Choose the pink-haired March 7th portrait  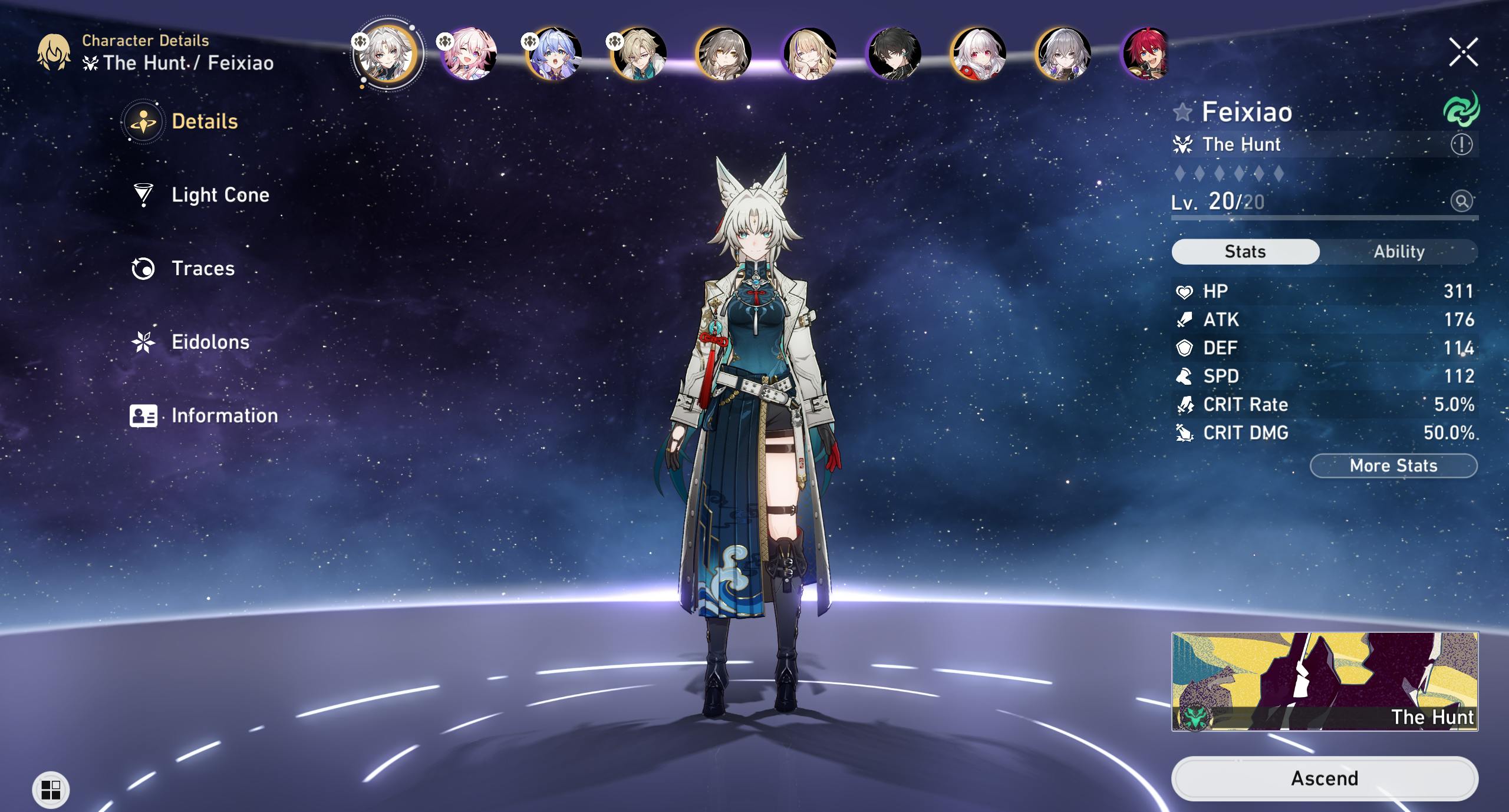click(469, 54)
